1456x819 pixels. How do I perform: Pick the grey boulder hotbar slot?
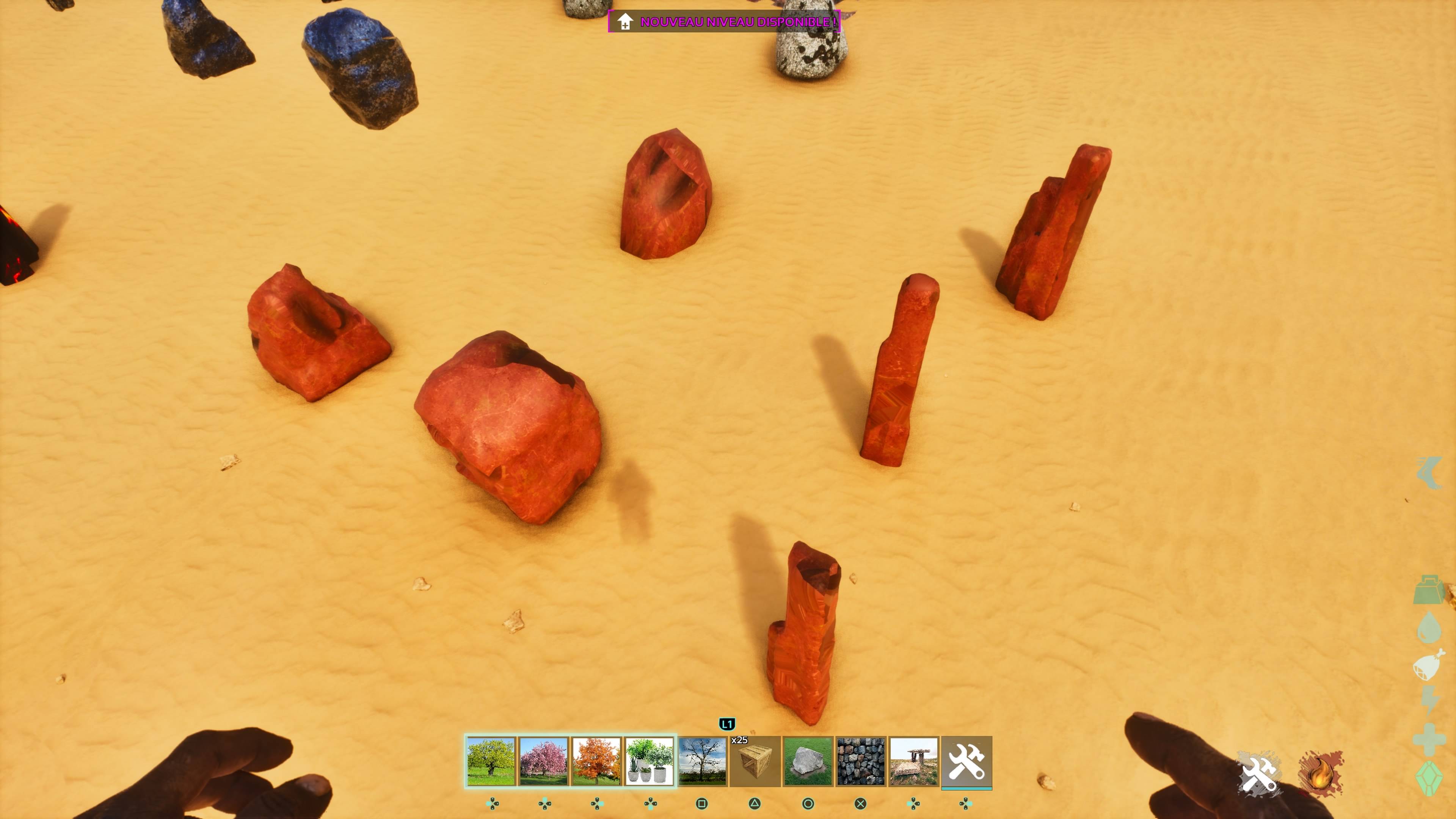(x=808, y=761)
